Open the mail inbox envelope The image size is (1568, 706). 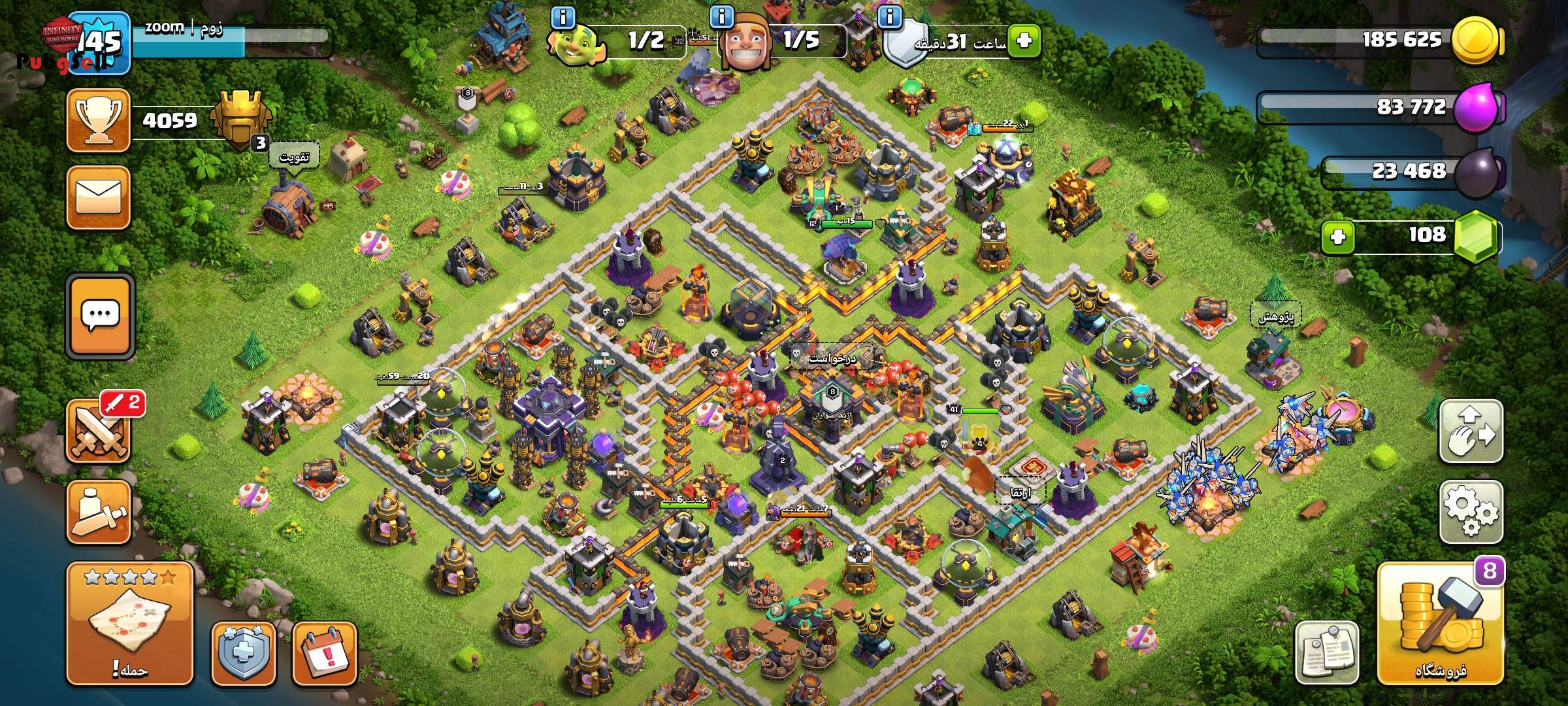pyautogui.click(x=99, y=197)
